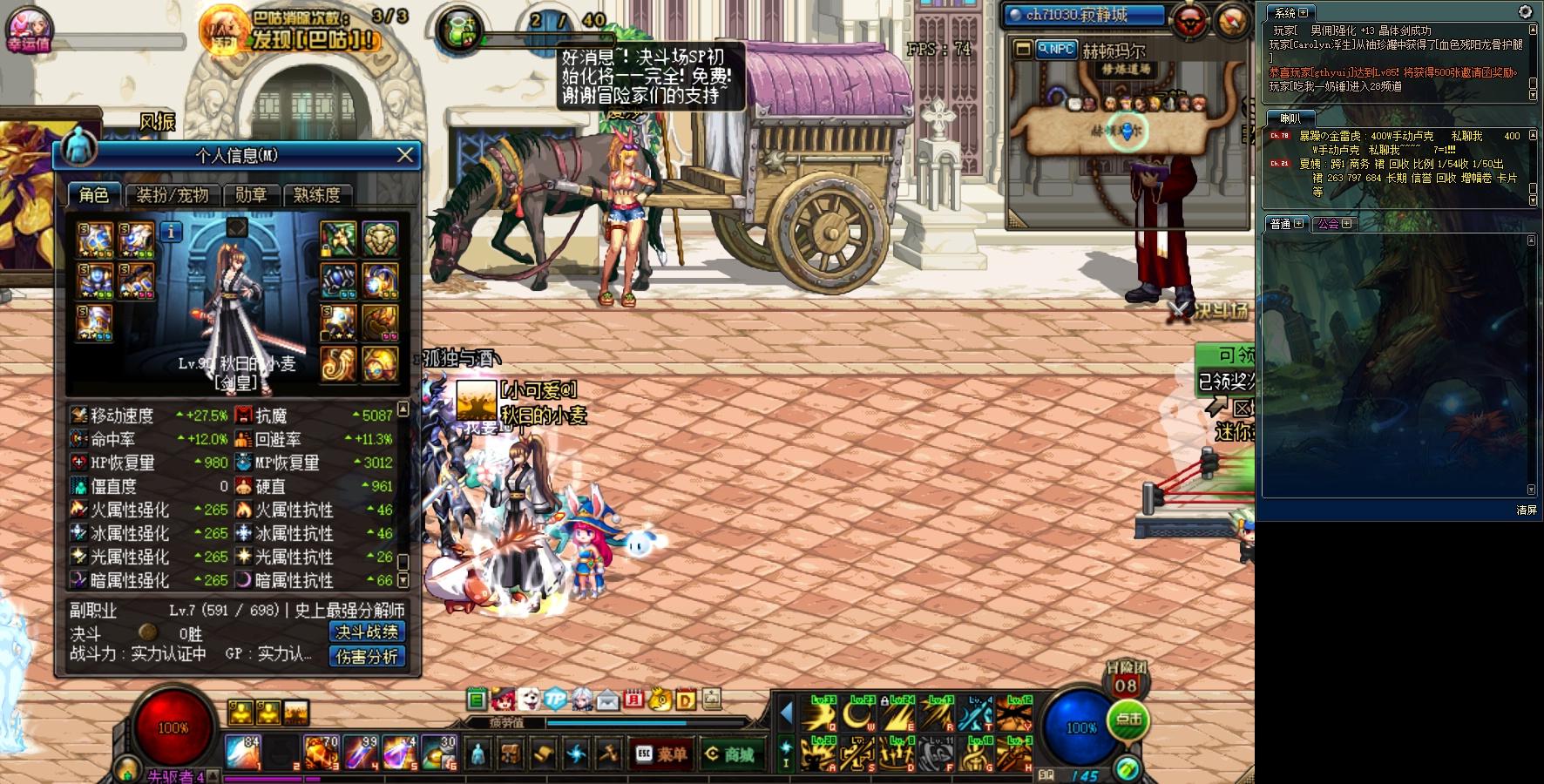Open the mail envelope icon
Image resolution: width=1544 pixels, height=784 pixels.
pos(607,699)
